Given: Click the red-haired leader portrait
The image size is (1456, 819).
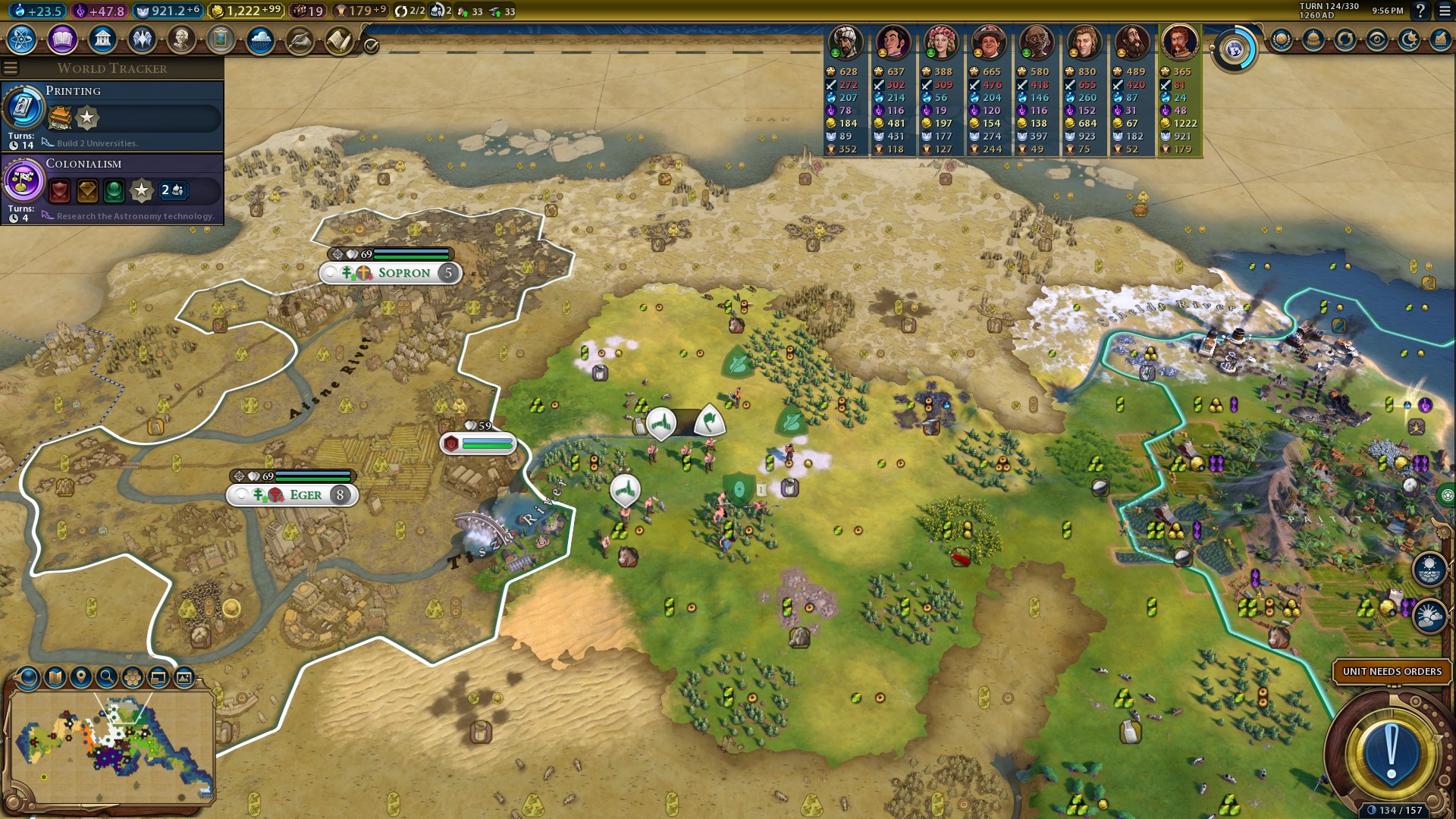Looking at the screenshot, I should (x=1178, y=42).
